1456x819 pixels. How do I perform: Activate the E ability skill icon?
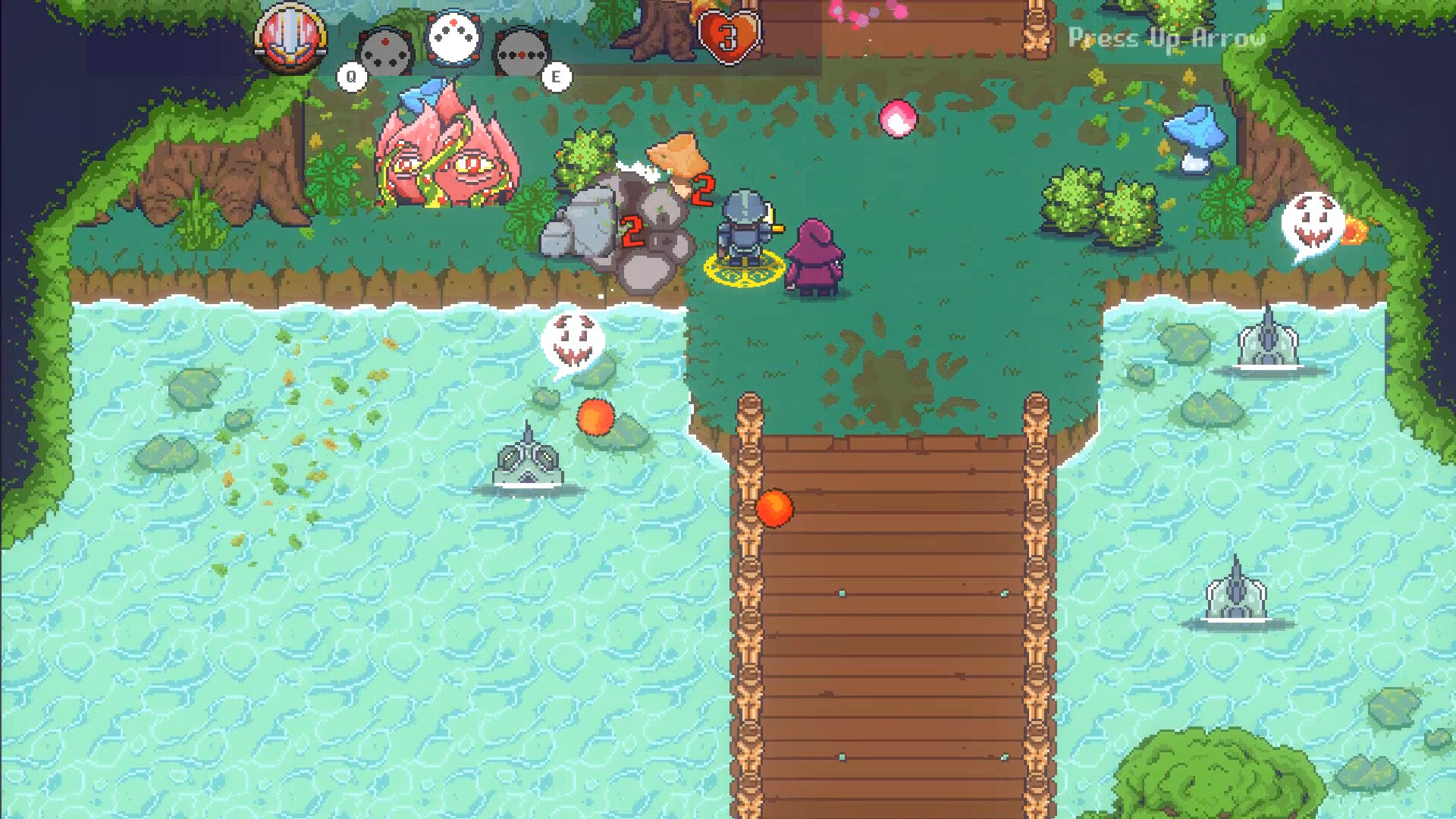click(522, 53)
